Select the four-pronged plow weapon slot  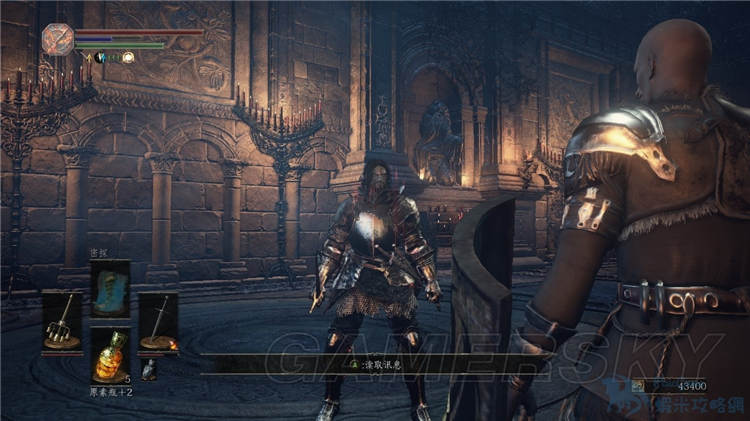[x=62, y=321]
